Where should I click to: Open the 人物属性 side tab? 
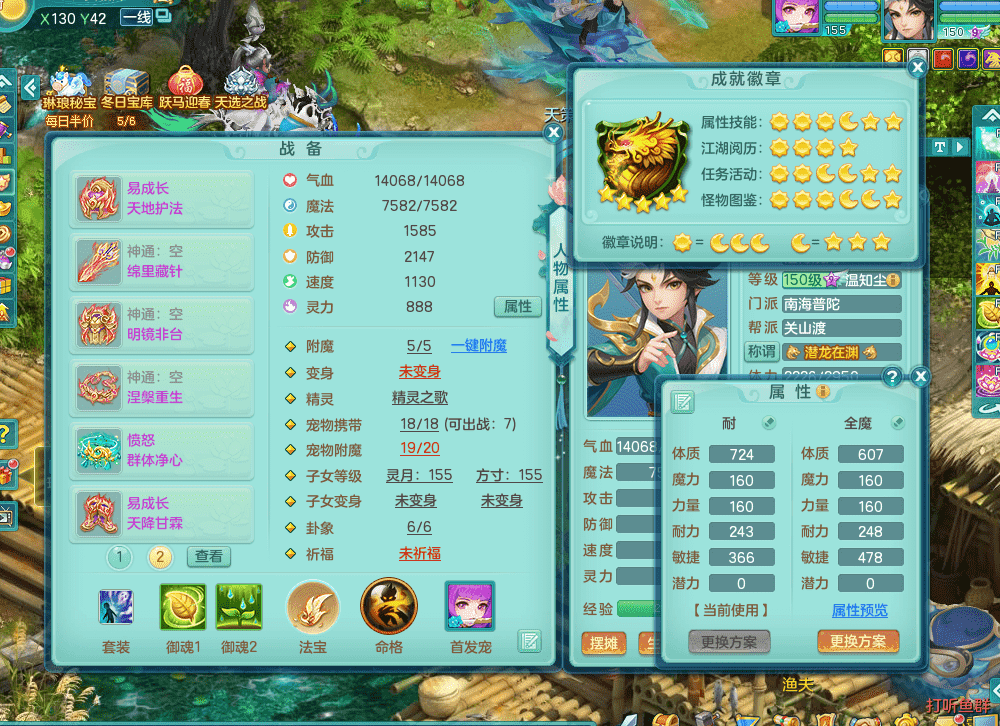[x=560, y=275]
